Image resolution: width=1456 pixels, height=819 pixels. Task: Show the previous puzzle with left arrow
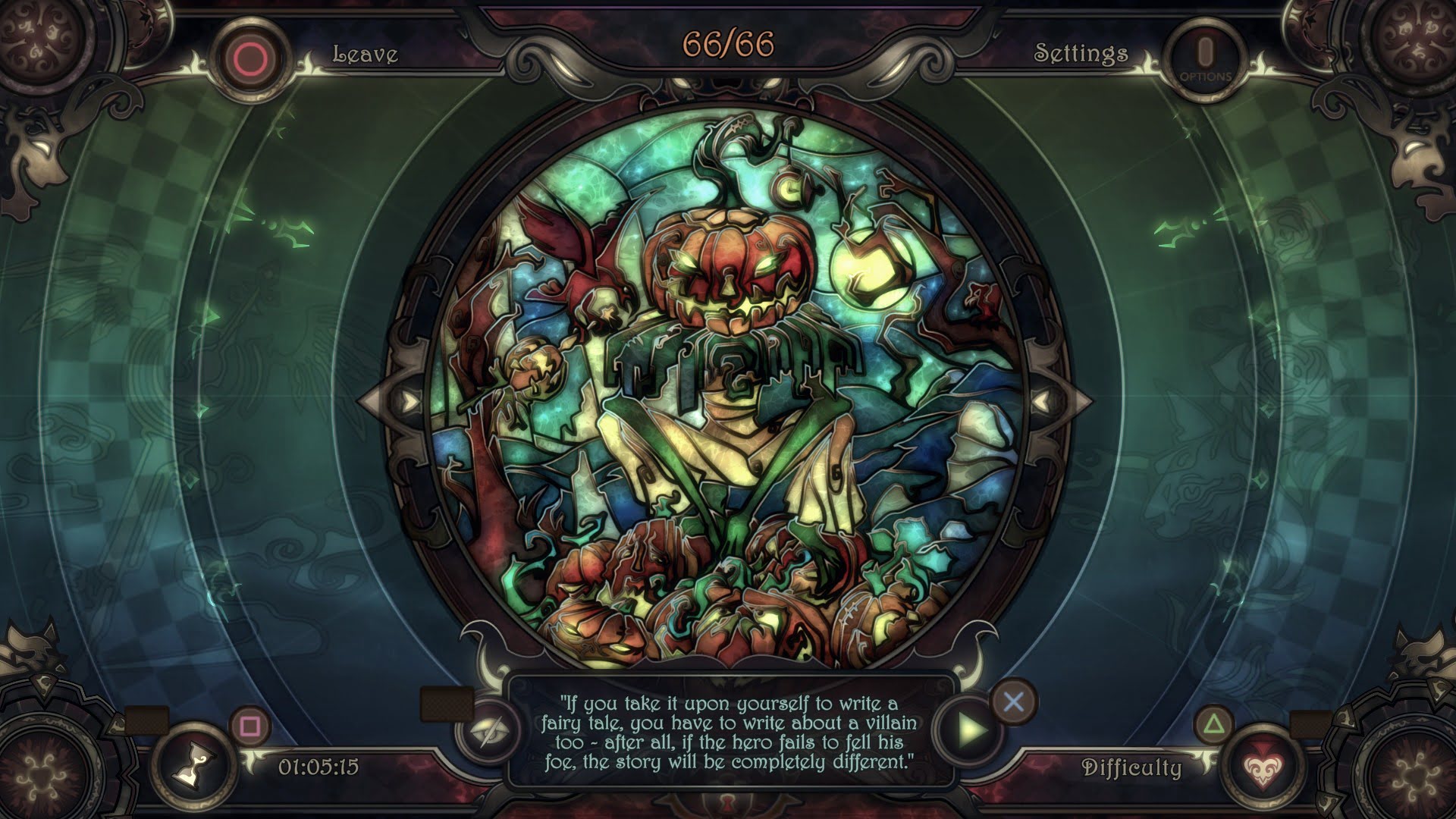(408, 400)
